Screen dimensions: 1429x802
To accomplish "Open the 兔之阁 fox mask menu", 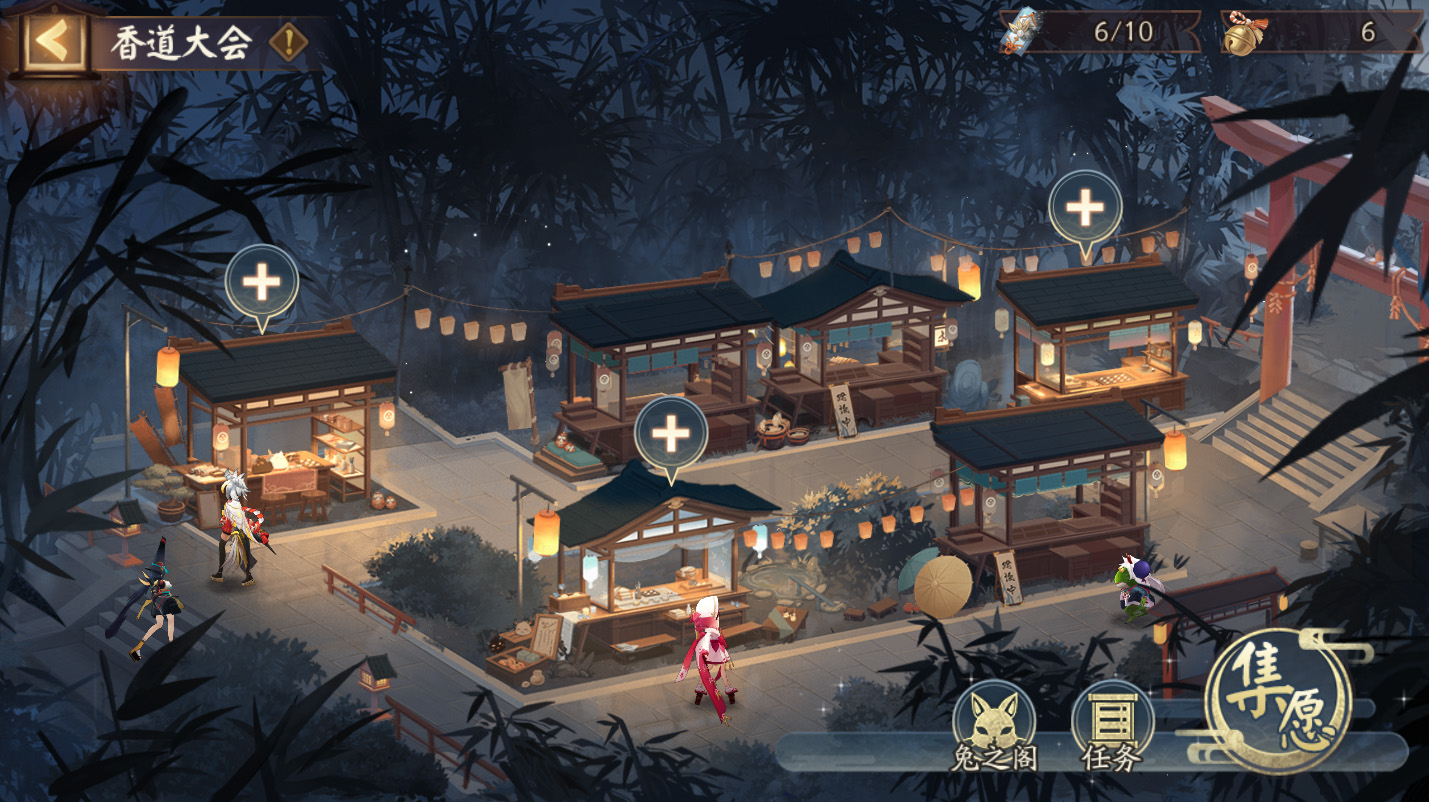I will 993,724.
